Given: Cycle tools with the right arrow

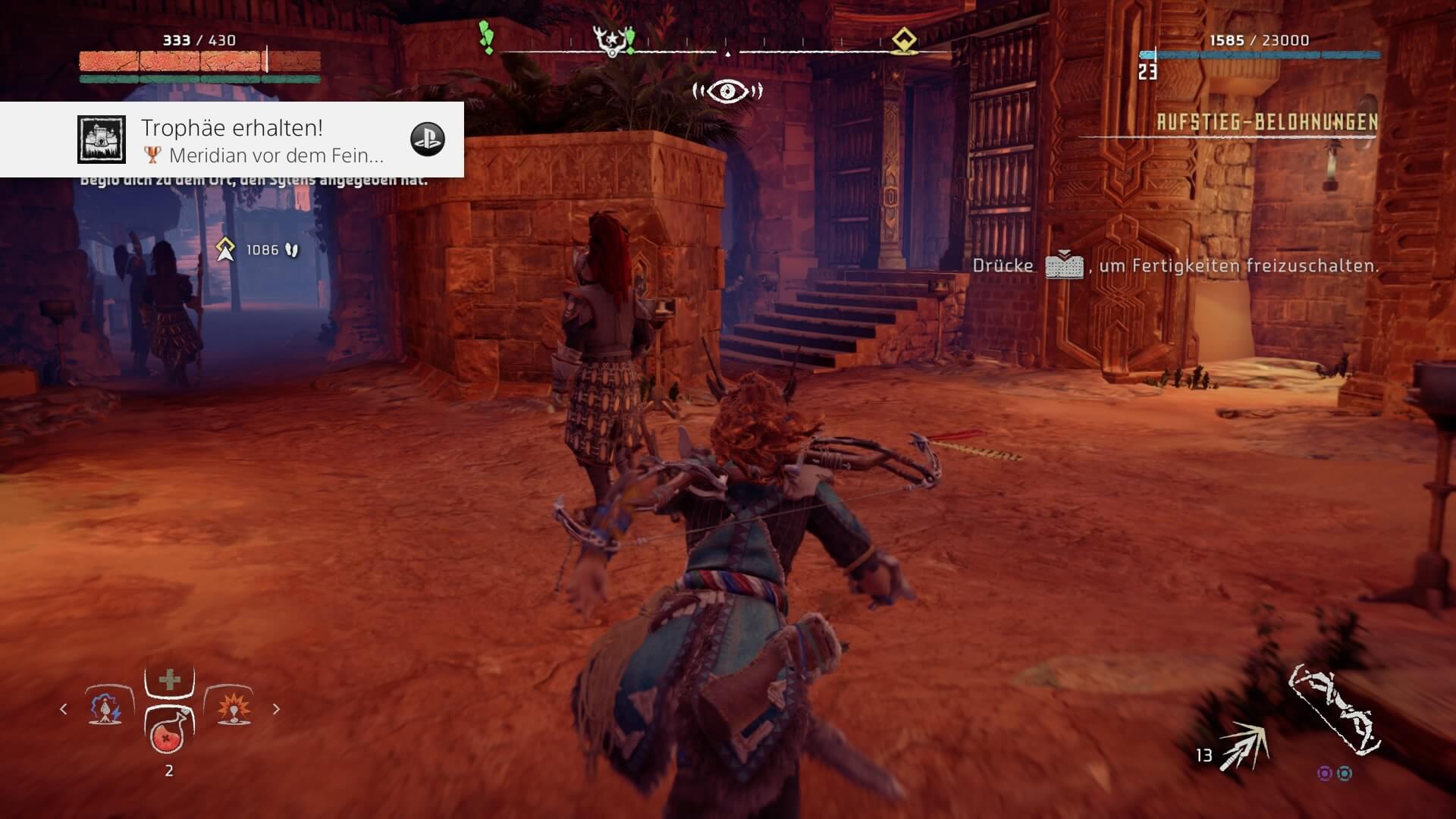Looking at the screenshot, I should click(x=276, y=709).
